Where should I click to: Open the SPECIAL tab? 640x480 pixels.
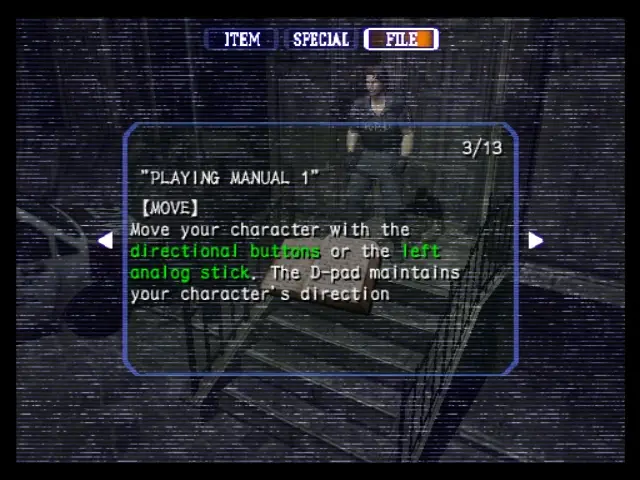(x=320, y=40)
